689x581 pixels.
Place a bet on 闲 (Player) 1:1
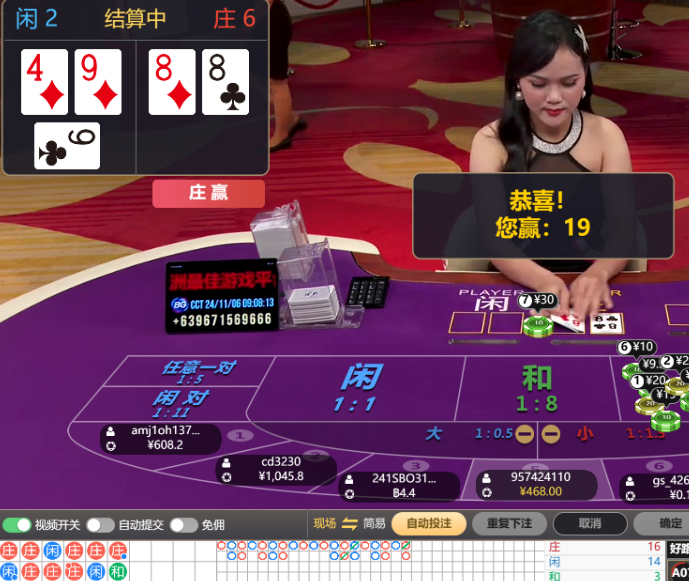pyautogui.click(x=360, y=388)
